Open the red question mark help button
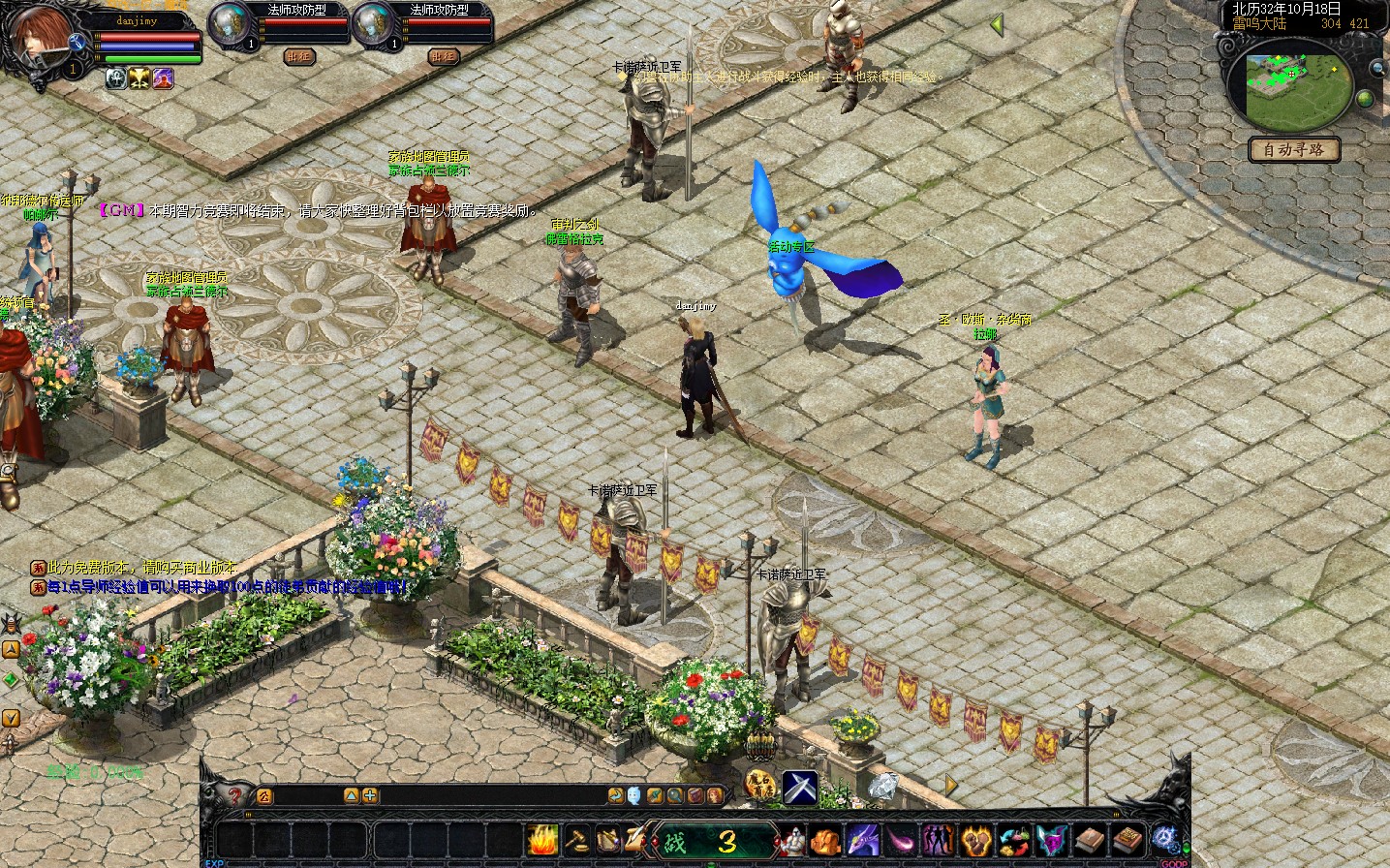The width and height of the screenshot is (1390, 868). [234, 796]
